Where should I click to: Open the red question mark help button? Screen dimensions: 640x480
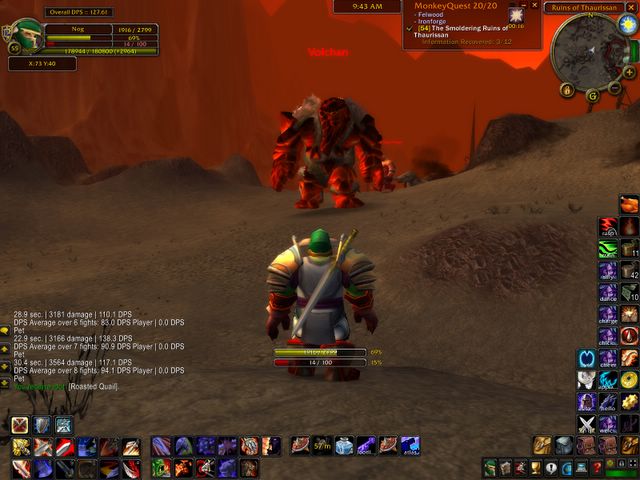[x=597, y=467]
